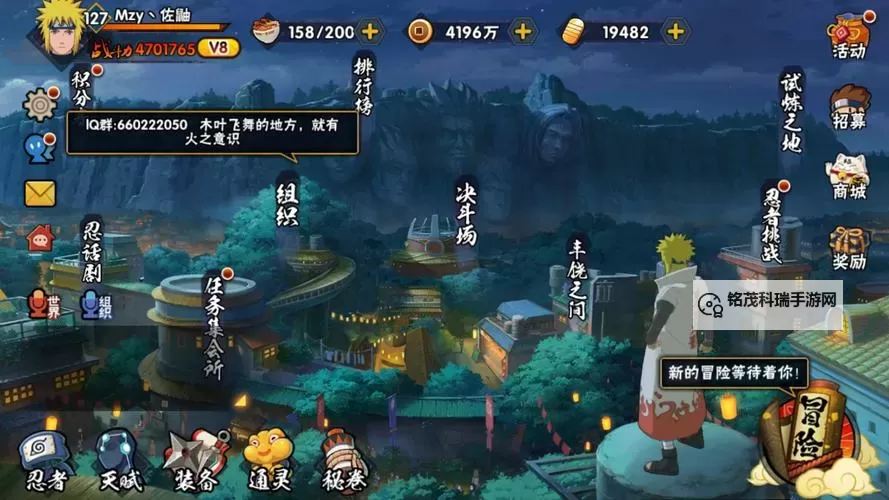
Task: Open the 商城 shop
Action: (847, 178)
